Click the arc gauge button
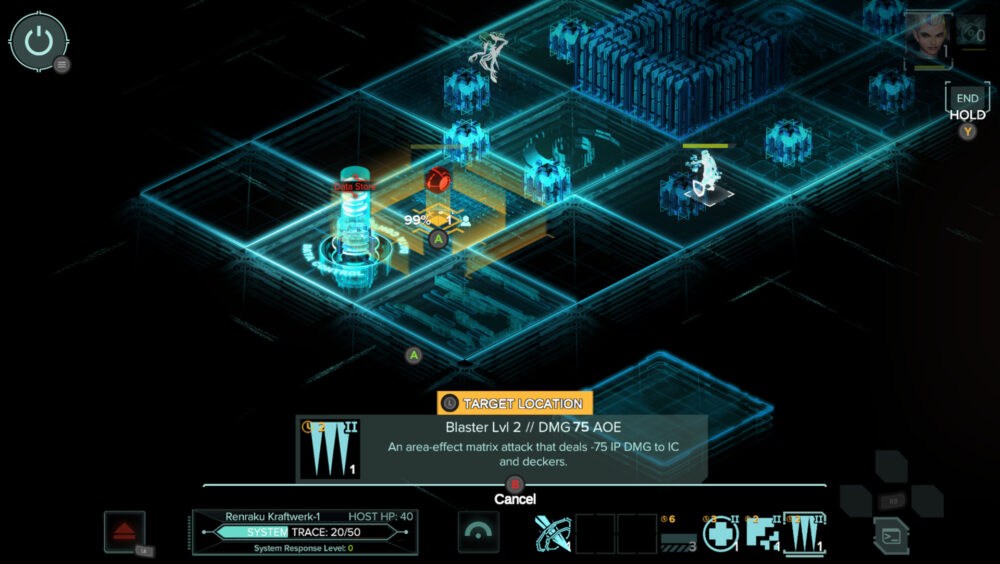This screenshot has height=564, width=1000. tap(478, 532)
